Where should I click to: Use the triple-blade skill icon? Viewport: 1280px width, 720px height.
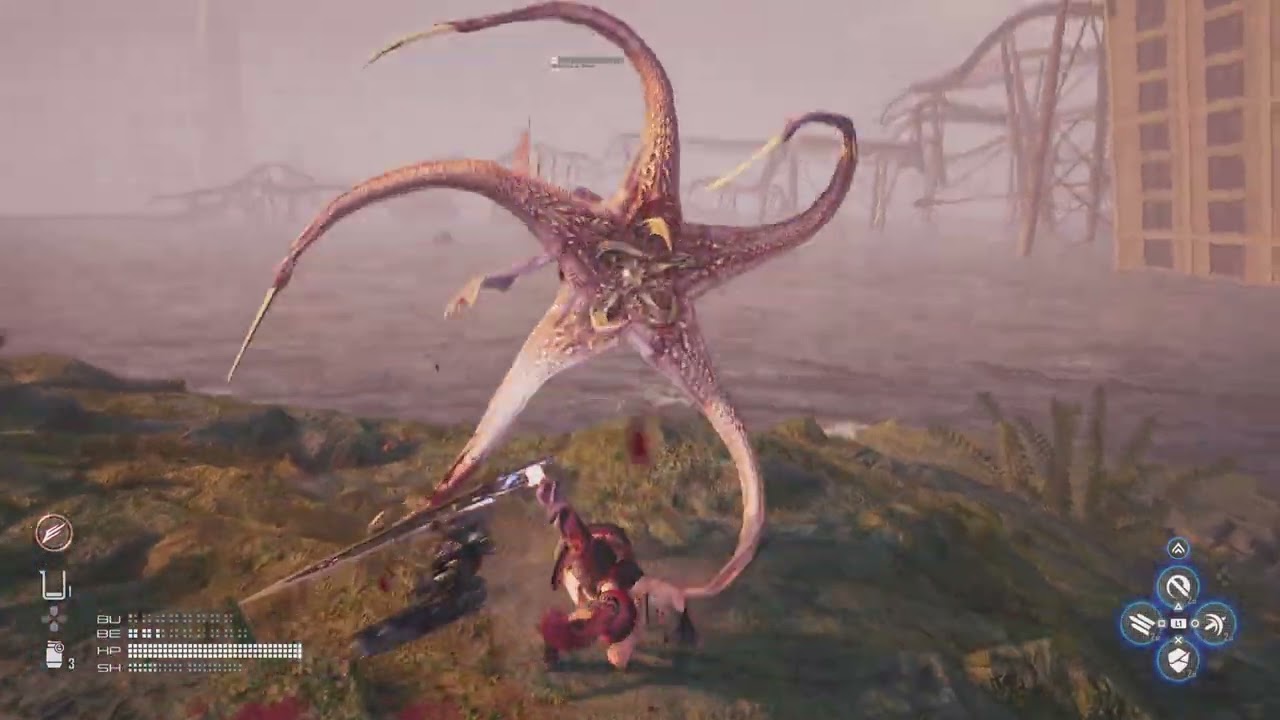click(1141, 624)
